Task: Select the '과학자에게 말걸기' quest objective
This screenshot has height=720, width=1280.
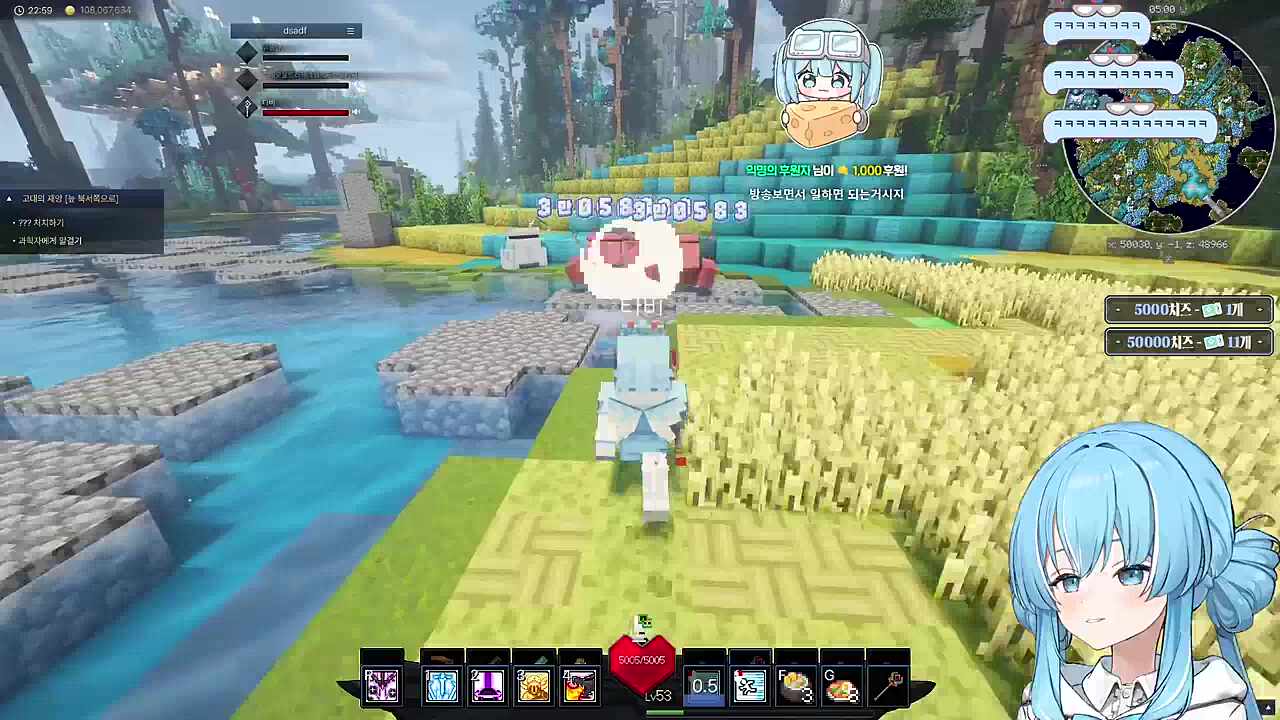Action: (50, 241)
